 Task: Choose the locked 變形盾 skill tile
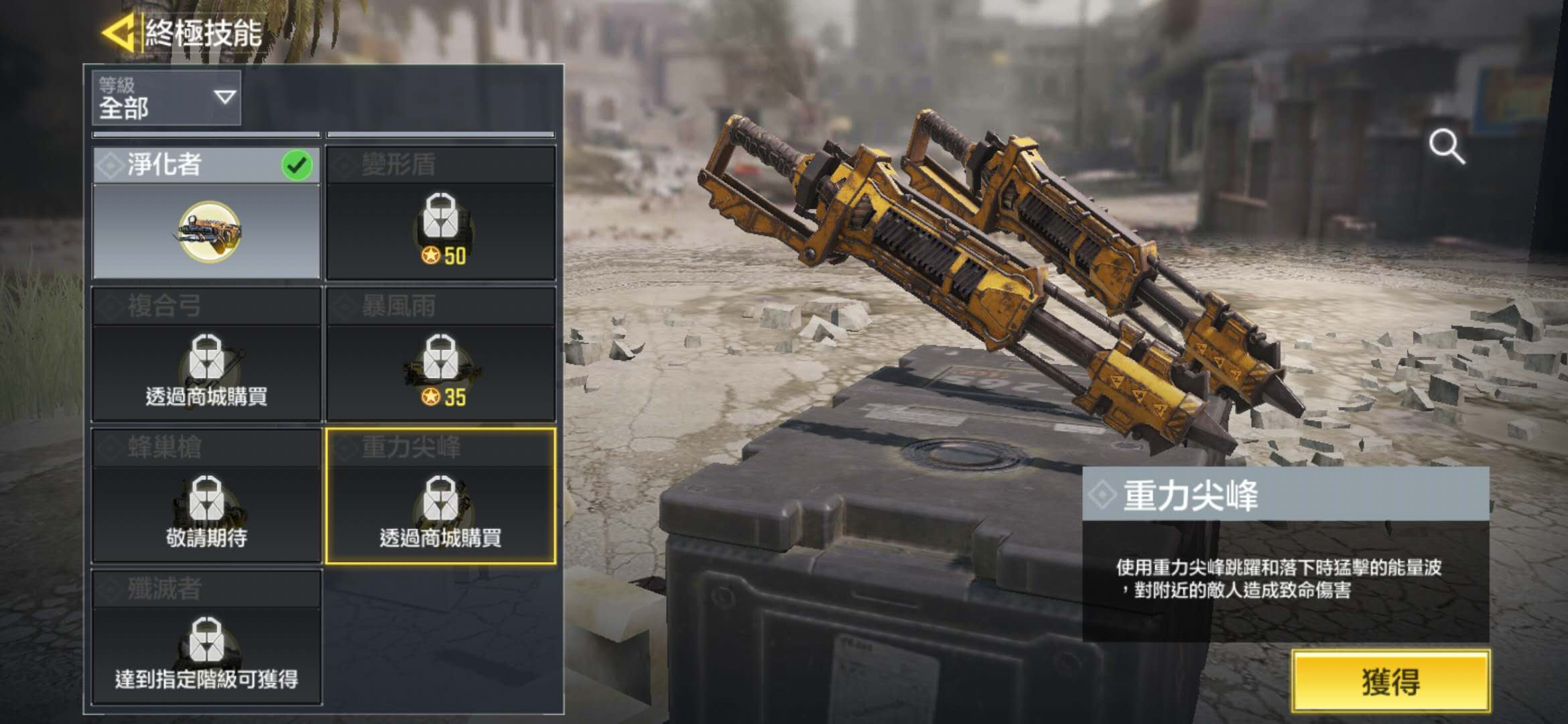tap(441, 213)
